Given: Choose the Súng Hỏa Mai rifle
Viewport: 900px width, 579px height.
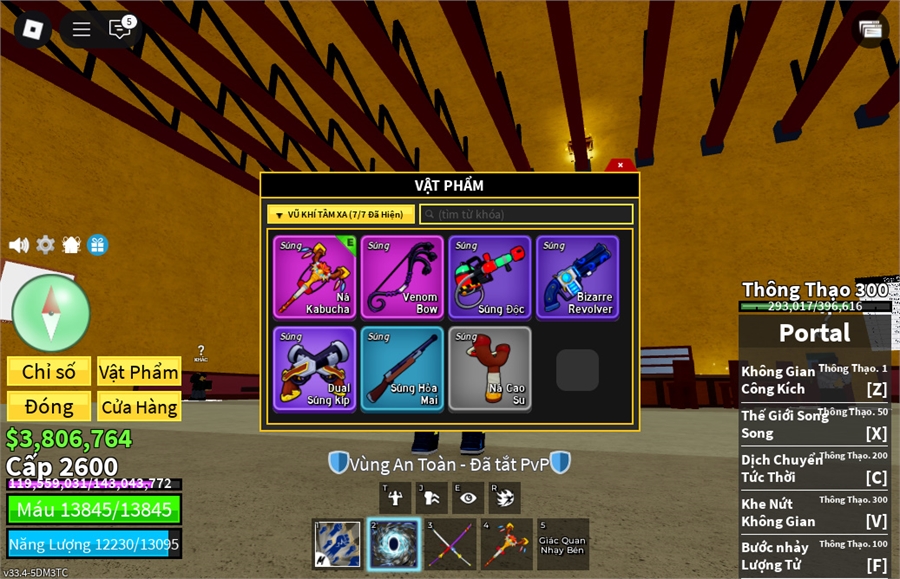Looking at the screenshot, I should click(402, 368).
